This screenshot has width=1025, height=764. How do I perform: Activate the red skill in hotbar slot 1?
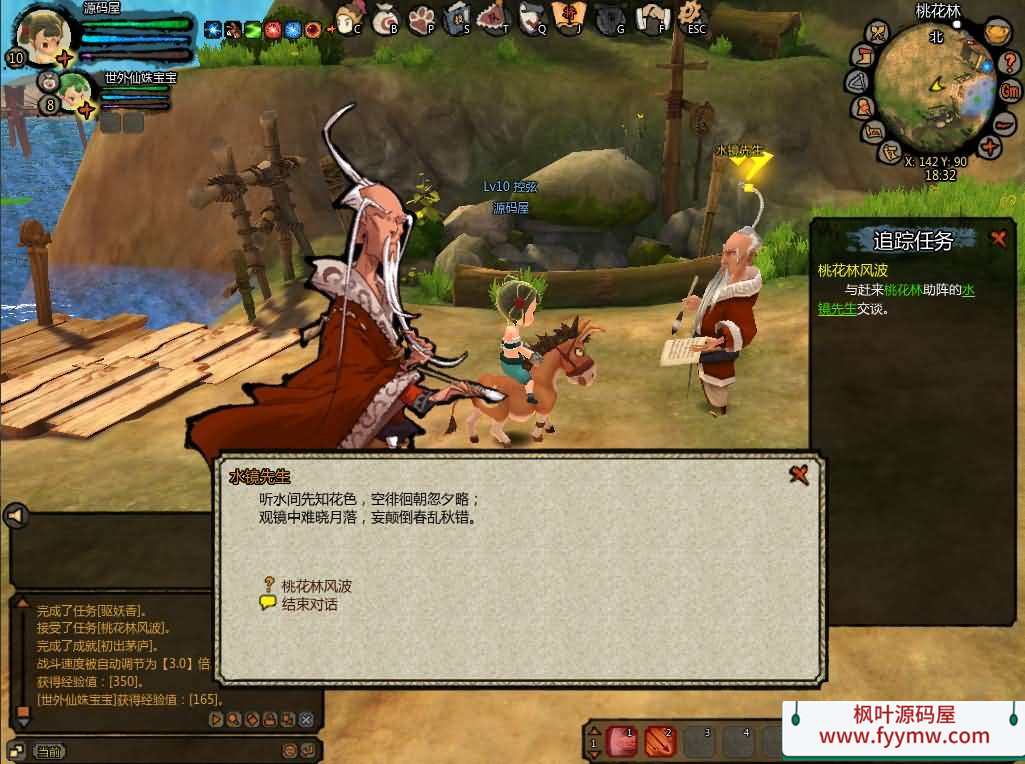(621, 741)
